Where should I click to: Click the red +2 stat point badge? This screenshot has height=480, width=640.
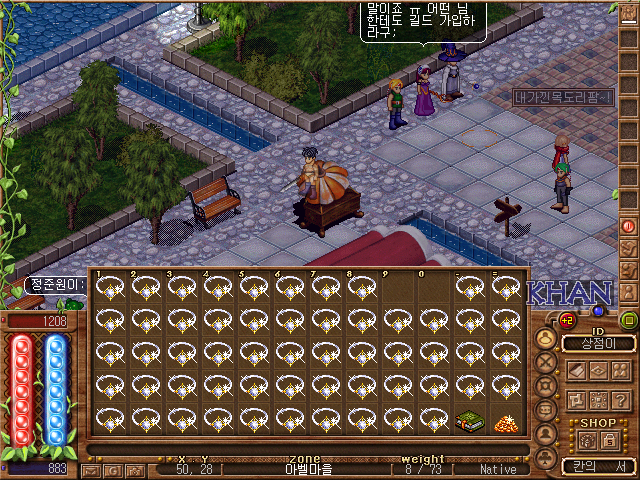click(x=566, y=320)
